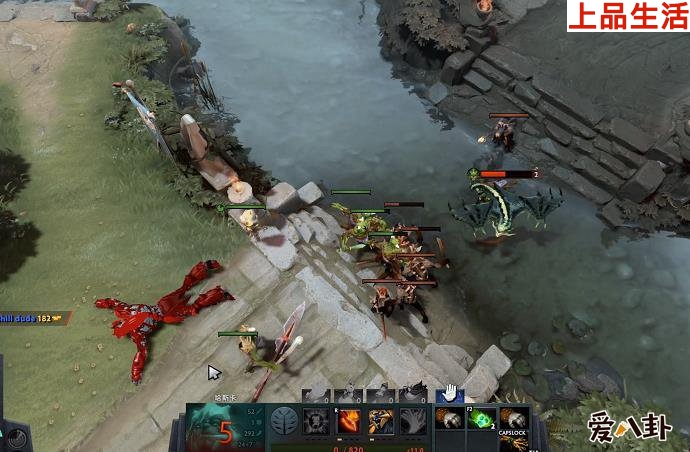
Task: Select the Berserker's Blood ability icon
Action: (x=381, y=421)
